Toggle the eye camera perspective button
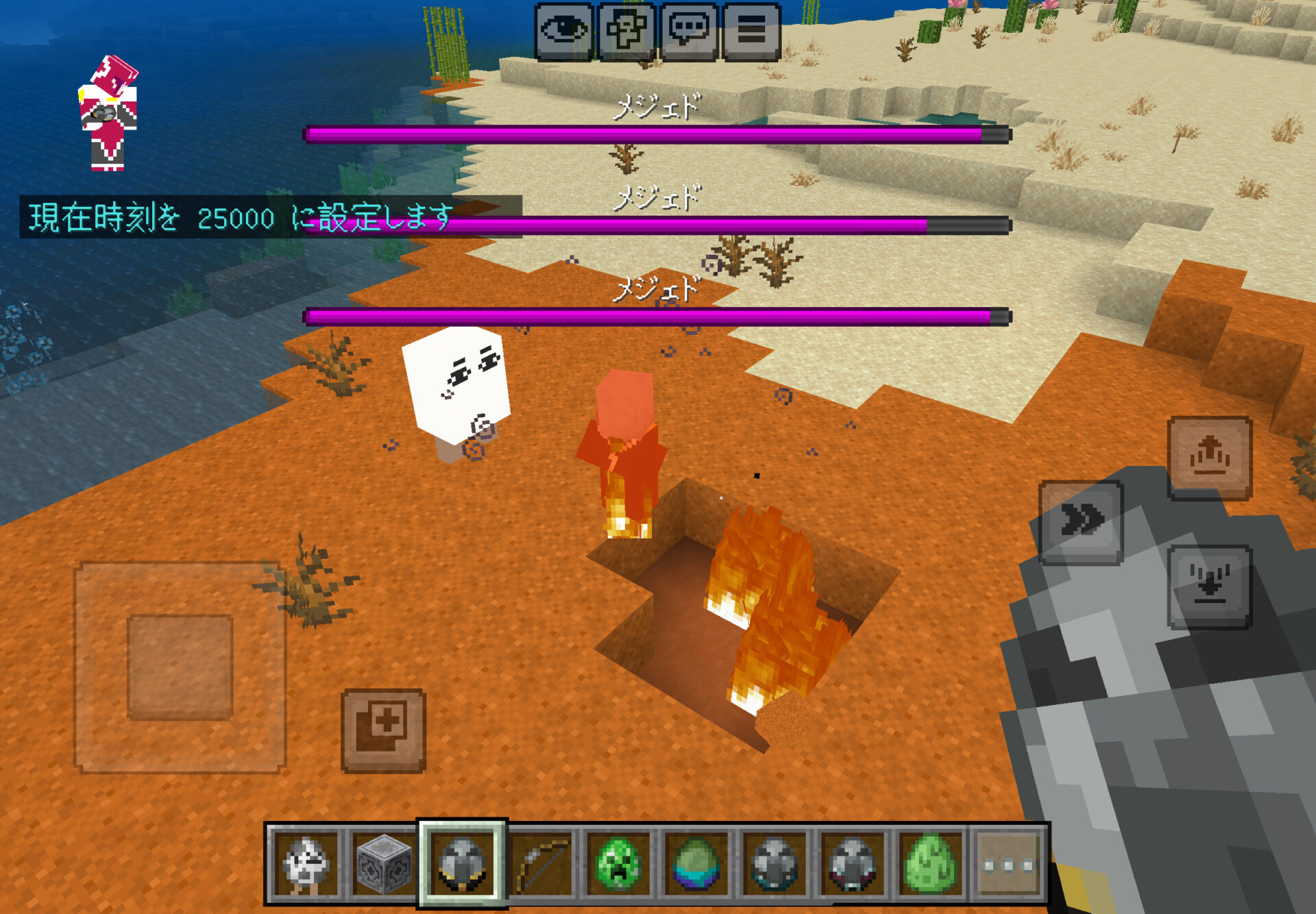Screen dimensions: 1316x914 click(563, 32)
